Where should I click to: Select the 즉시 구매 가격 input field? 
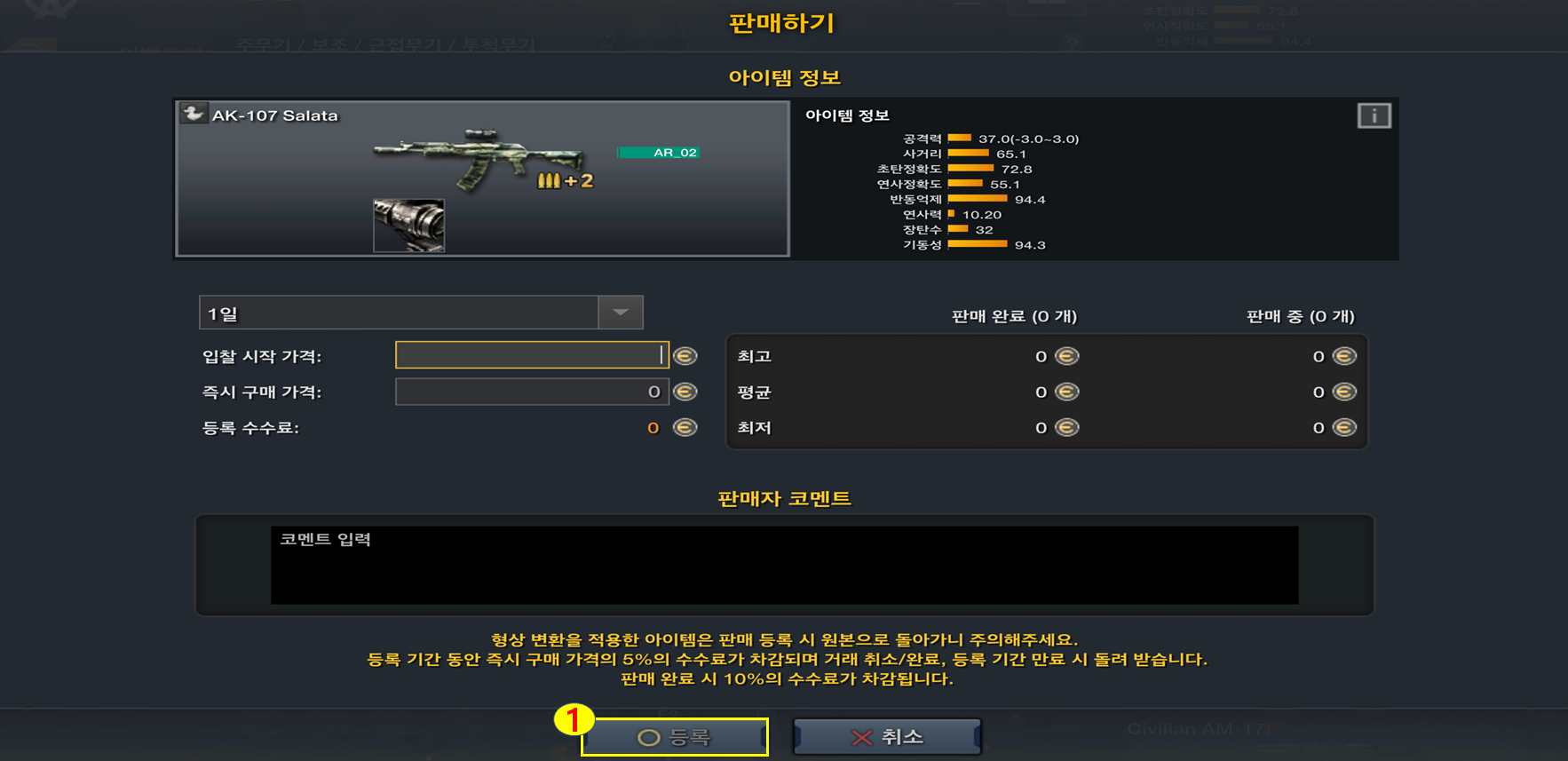coord(531,392)
